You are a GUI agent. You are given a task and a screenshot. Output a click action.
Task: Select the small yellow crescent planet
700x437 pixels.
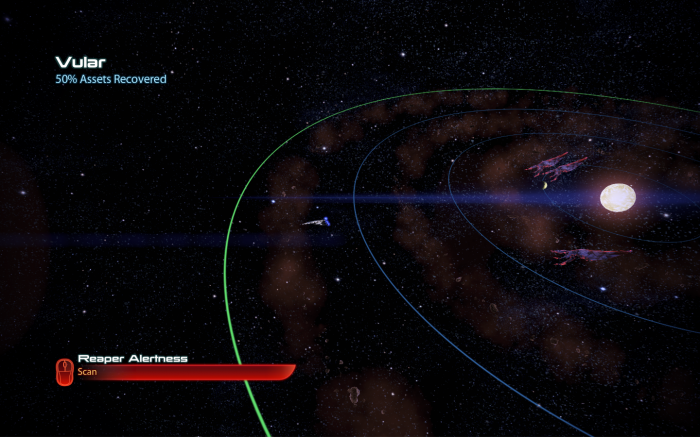pos(545,184)
